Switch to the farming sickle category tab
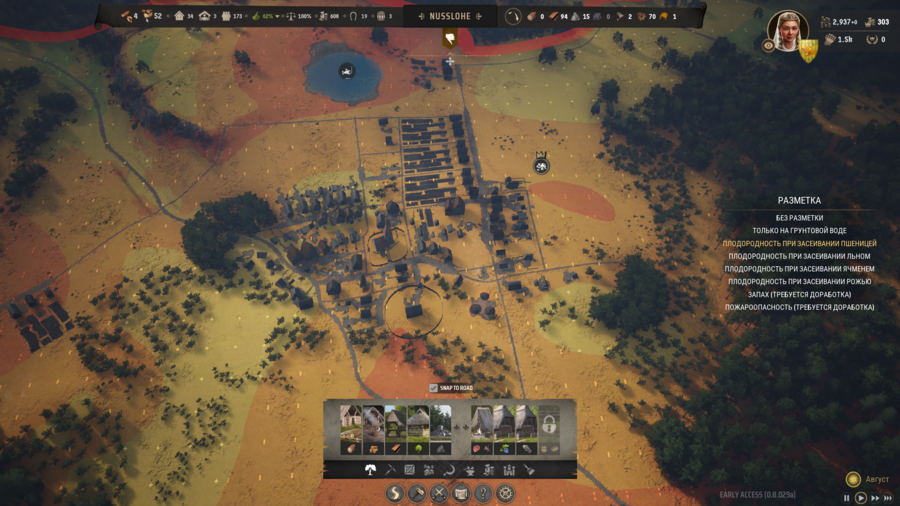 450,470
